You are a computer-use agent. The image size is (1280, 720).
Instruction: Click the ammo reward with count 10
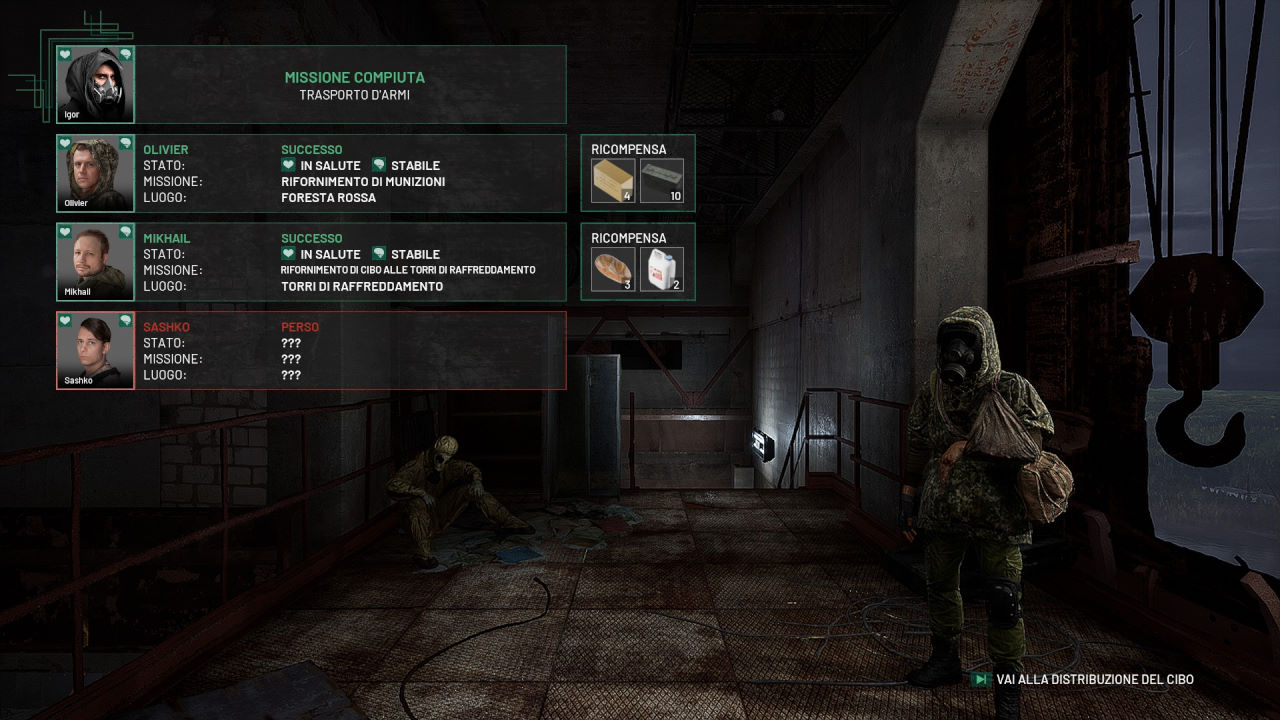661,181
